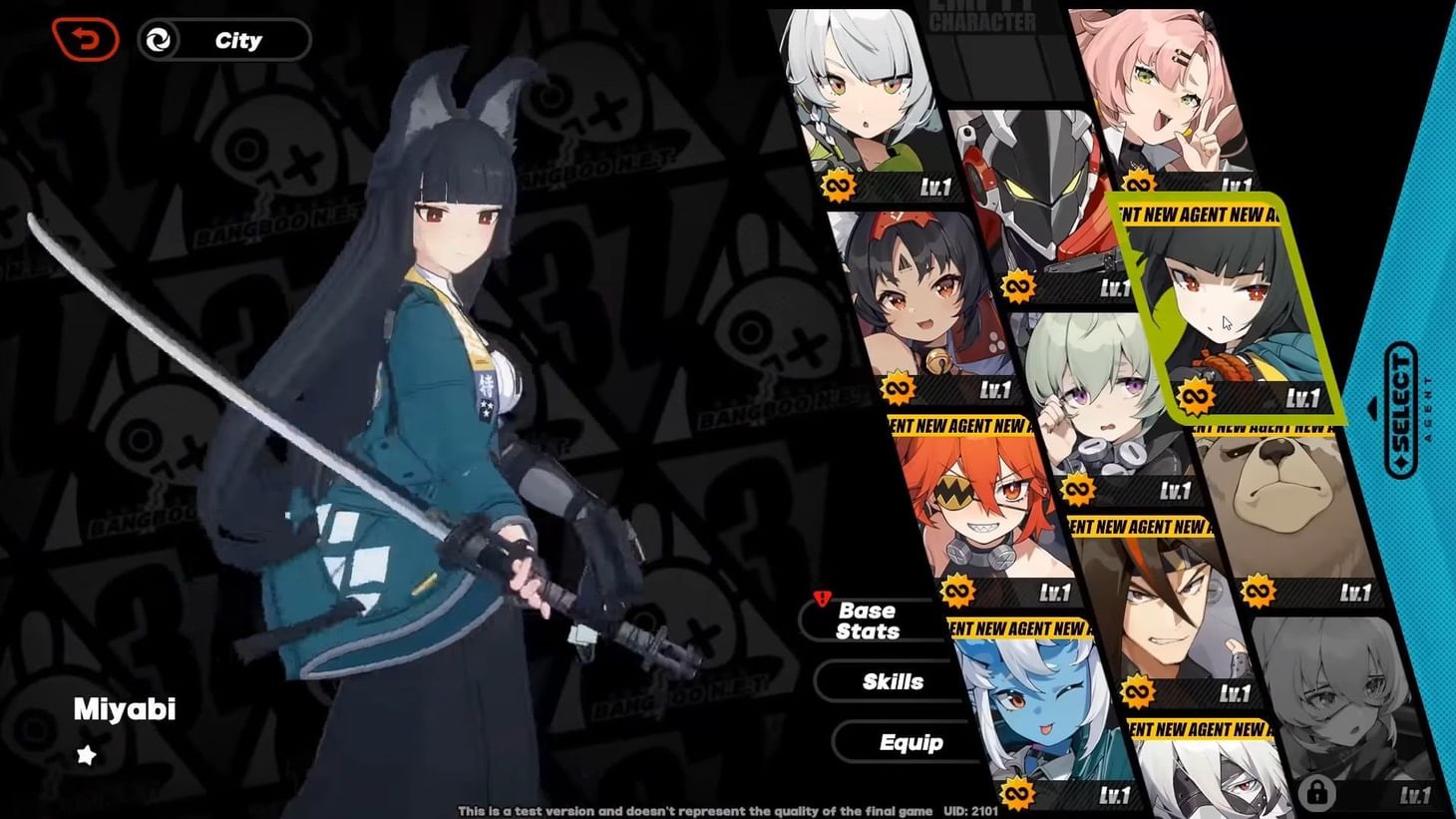Open the Base Stats panel
Viewport: 1456px width, 819px height.
coord(871,619)
